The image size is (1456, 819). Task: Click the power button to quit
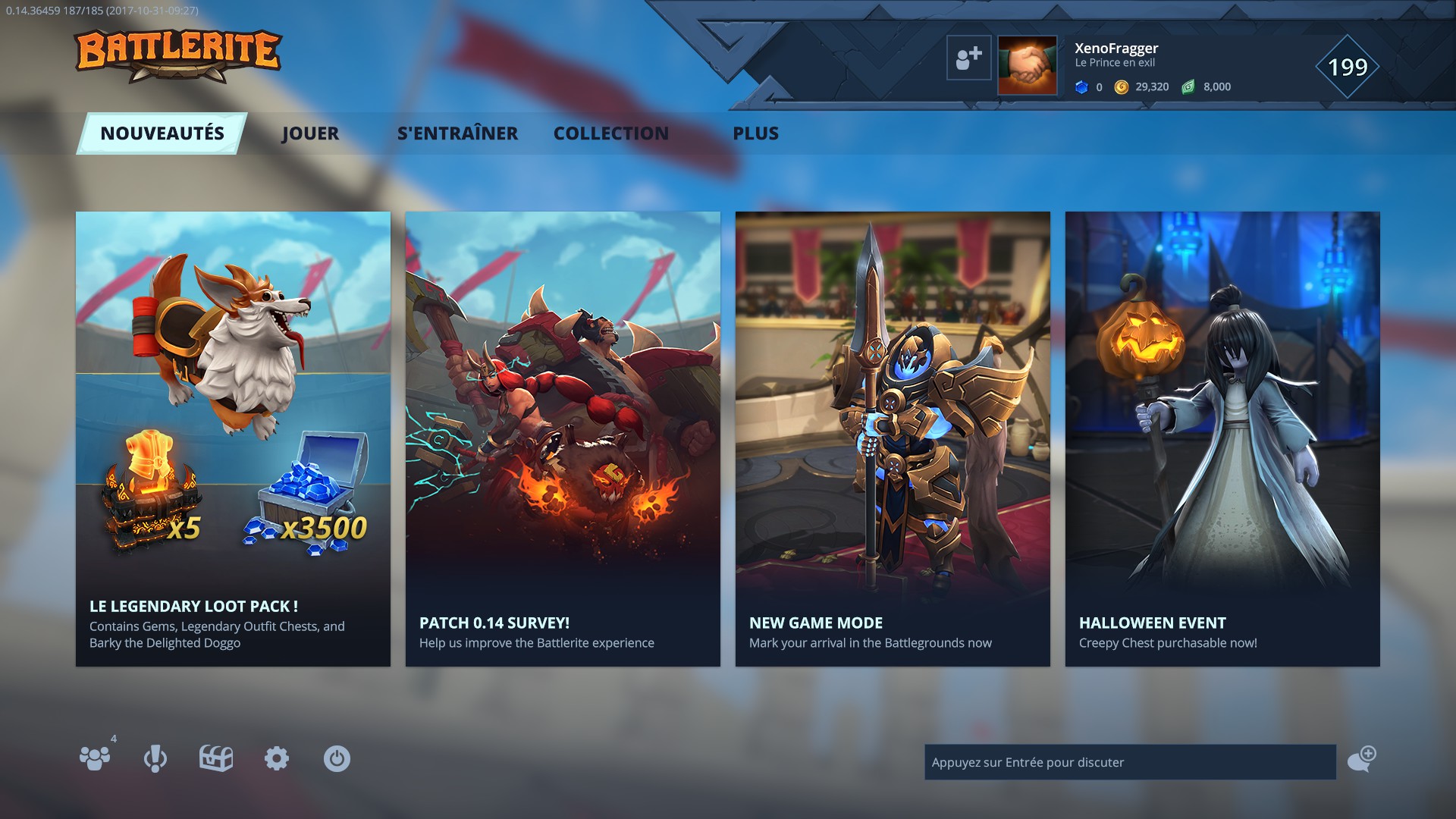pos(337,757)
